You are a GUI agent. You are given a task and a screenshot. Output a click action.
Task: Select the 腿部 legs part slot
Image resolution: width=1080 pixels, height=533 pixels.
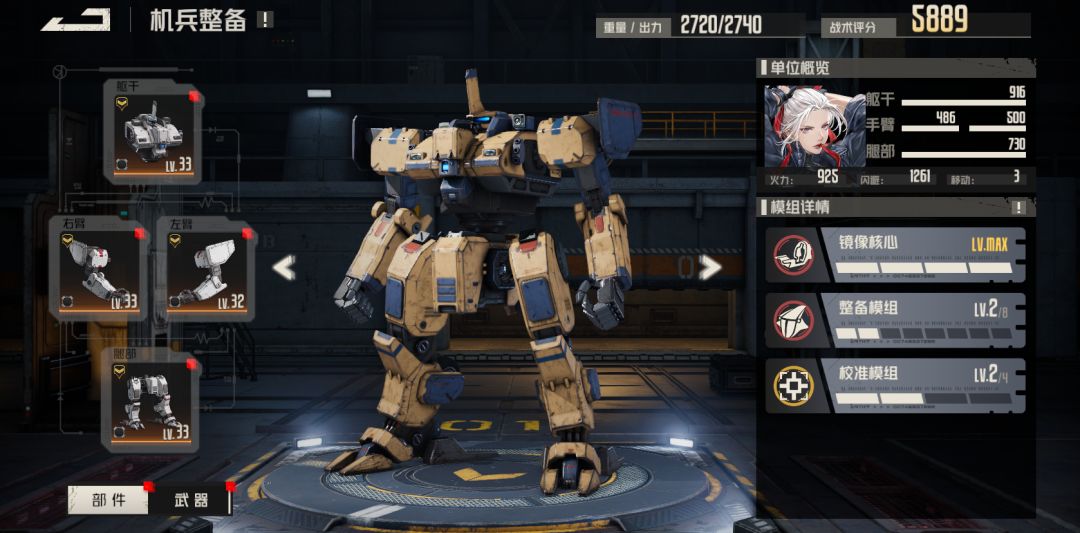point(151,400)
